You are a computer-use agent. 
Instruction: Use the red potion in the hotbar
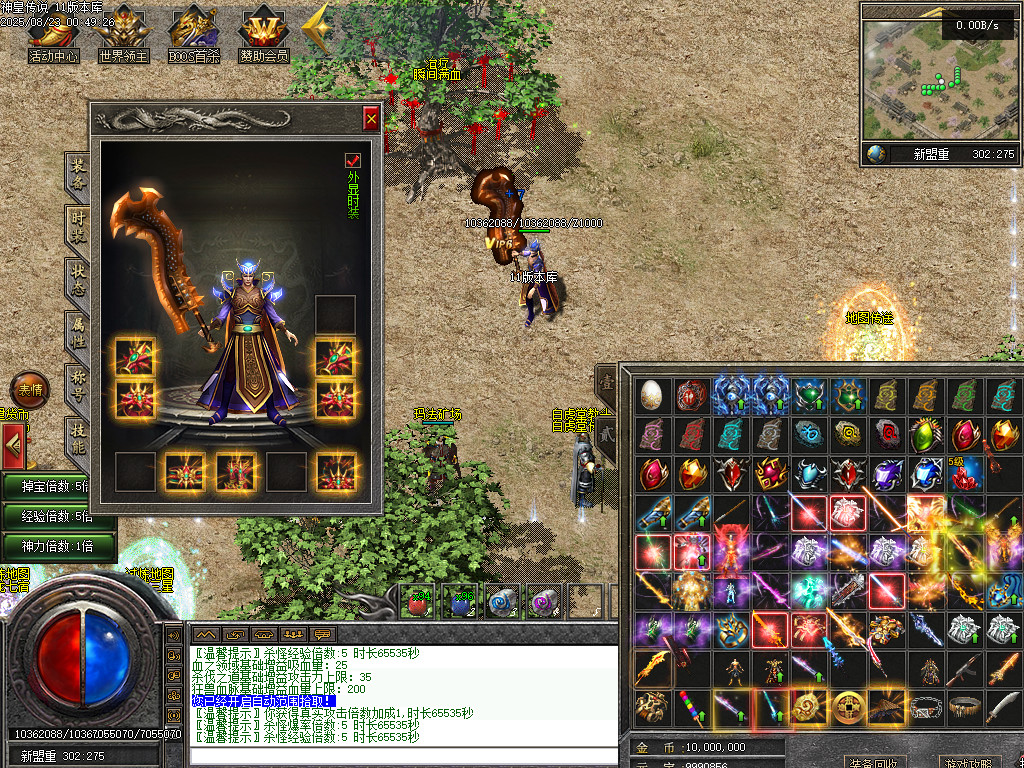coord(417,601)
